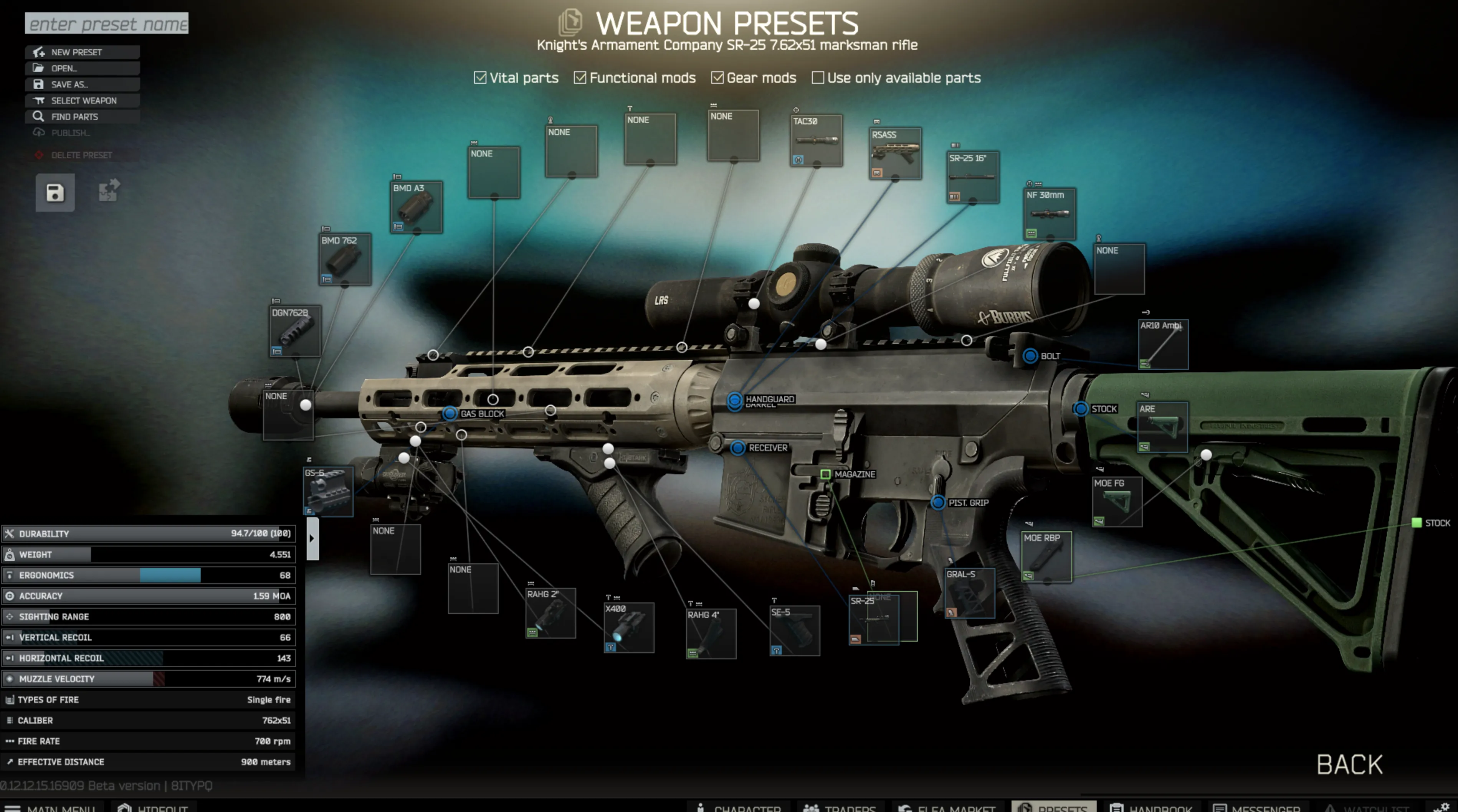Uncheck the Vital parts checkbox
1458x812 pixels.
pos(481,78)
